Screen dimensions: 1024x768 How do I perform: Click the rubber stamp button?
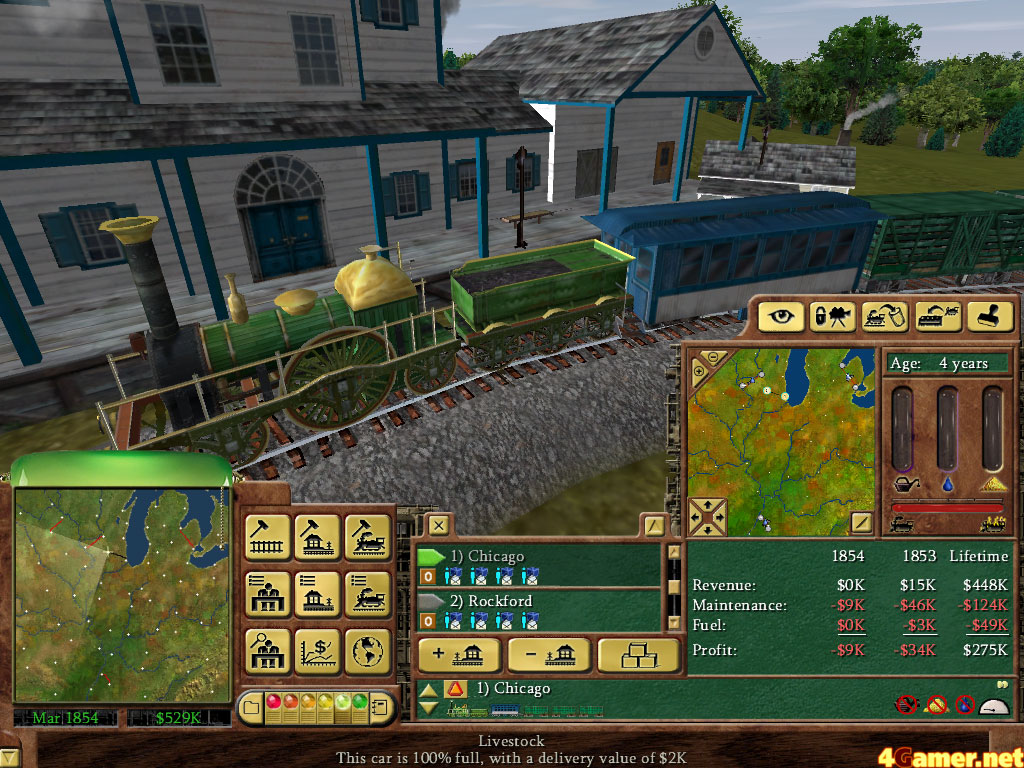click(990, 316)
